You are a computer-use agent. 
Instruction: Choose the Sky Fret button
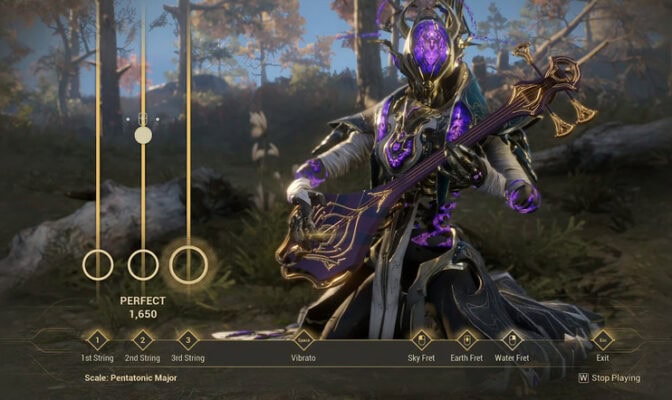pyautogui.click(x=421, y=340)
